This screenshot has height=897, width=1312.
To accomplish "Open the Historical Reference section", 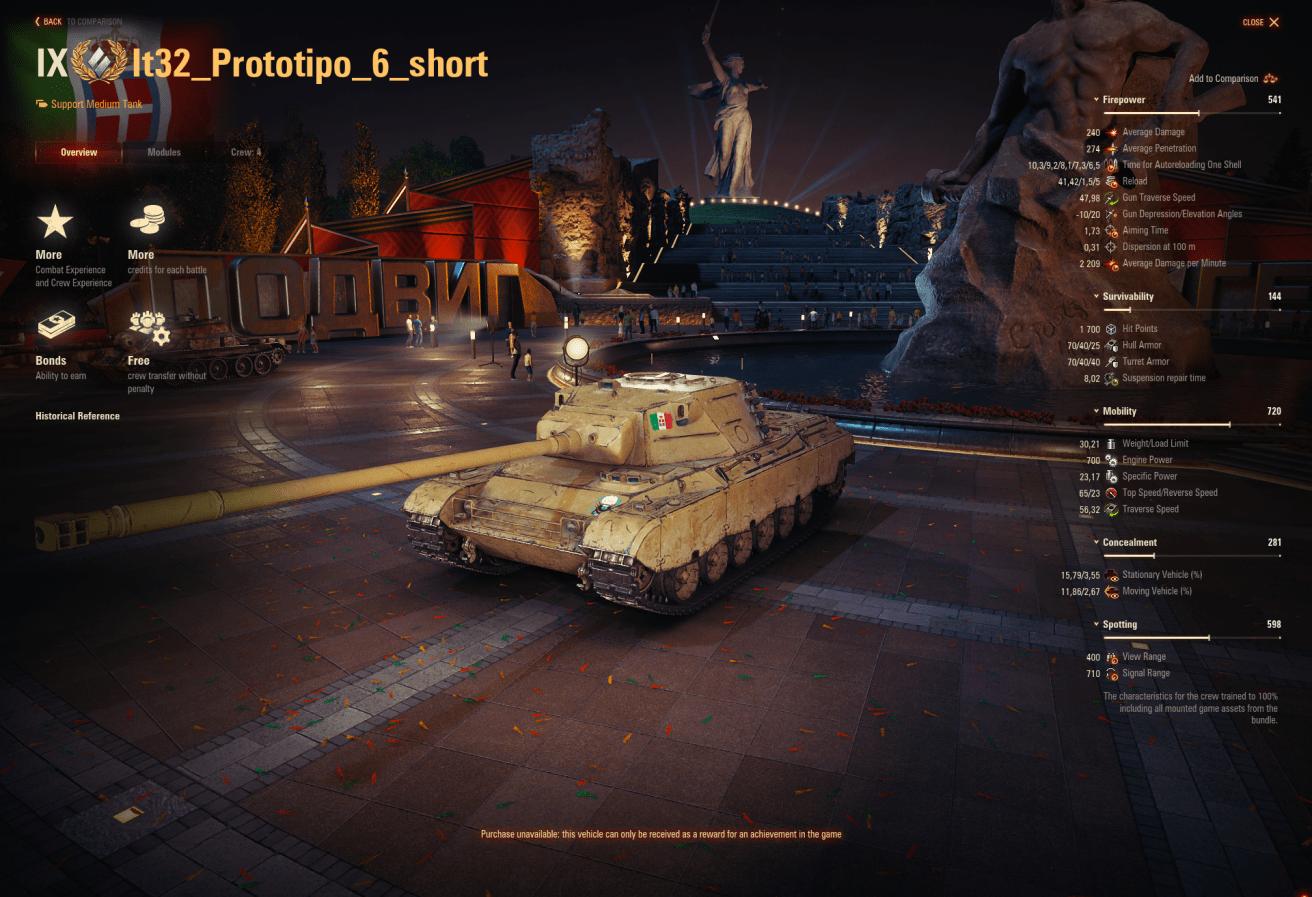I will click(77, 416).
